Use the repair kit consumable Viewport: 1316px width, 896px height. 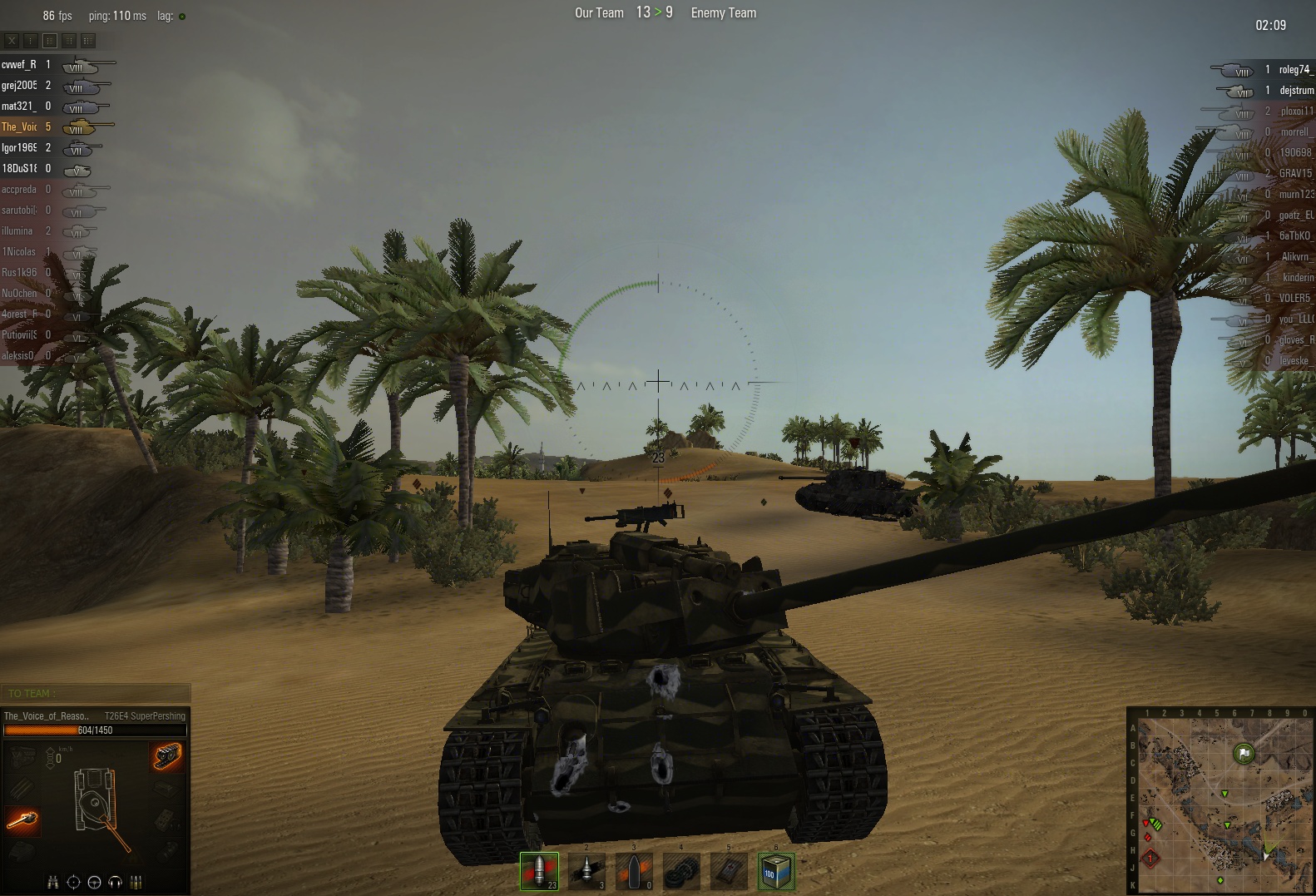pyautogui.click(x=681, y=871)
